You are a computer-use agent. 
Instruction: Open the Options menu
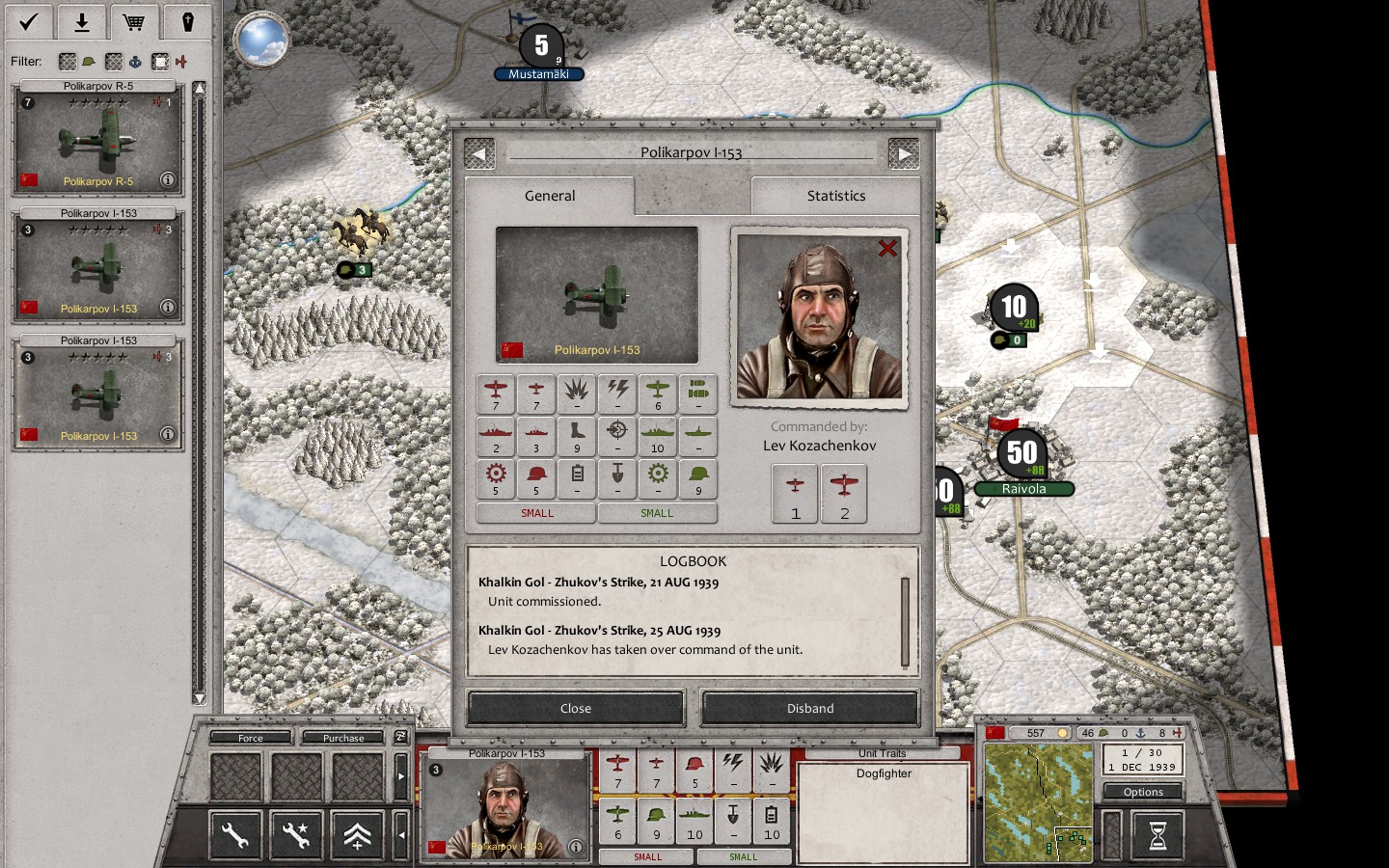[1143, 792]
